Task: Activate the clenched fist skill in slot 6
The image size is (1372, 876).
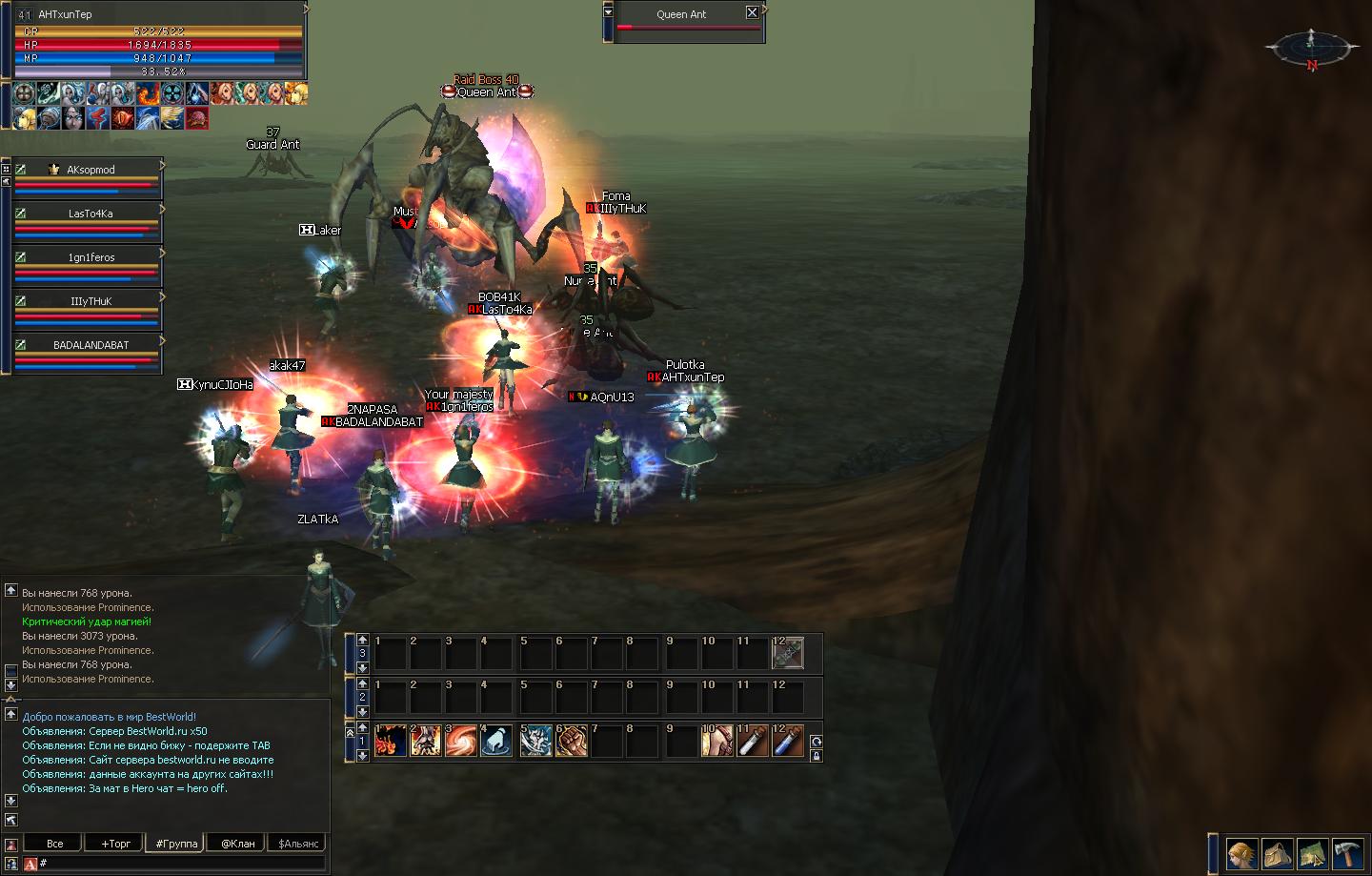Action: (x=572, y=742)
